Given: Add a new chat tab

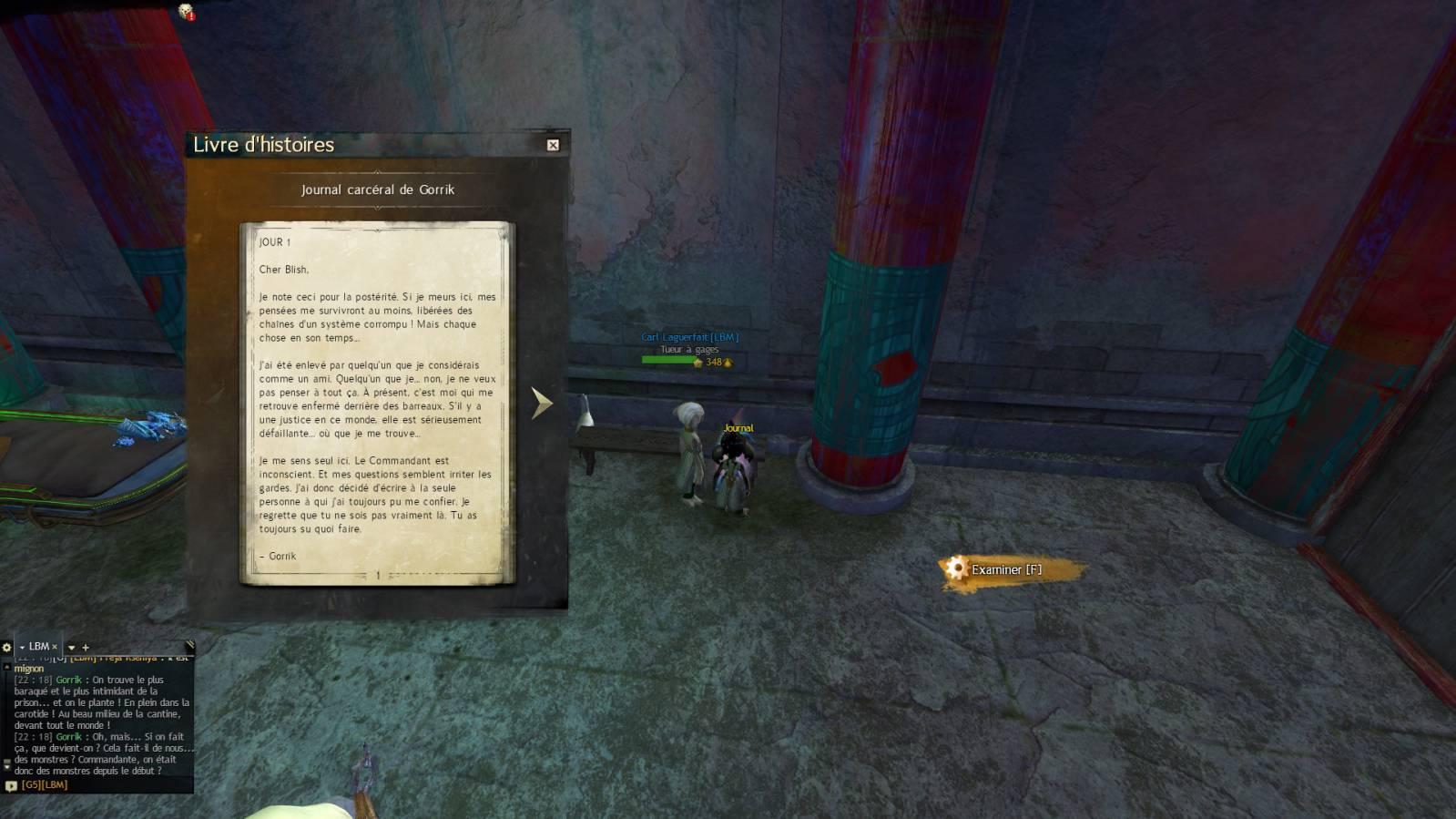Looking at the screenshot, I should click(x=86, y=648).
